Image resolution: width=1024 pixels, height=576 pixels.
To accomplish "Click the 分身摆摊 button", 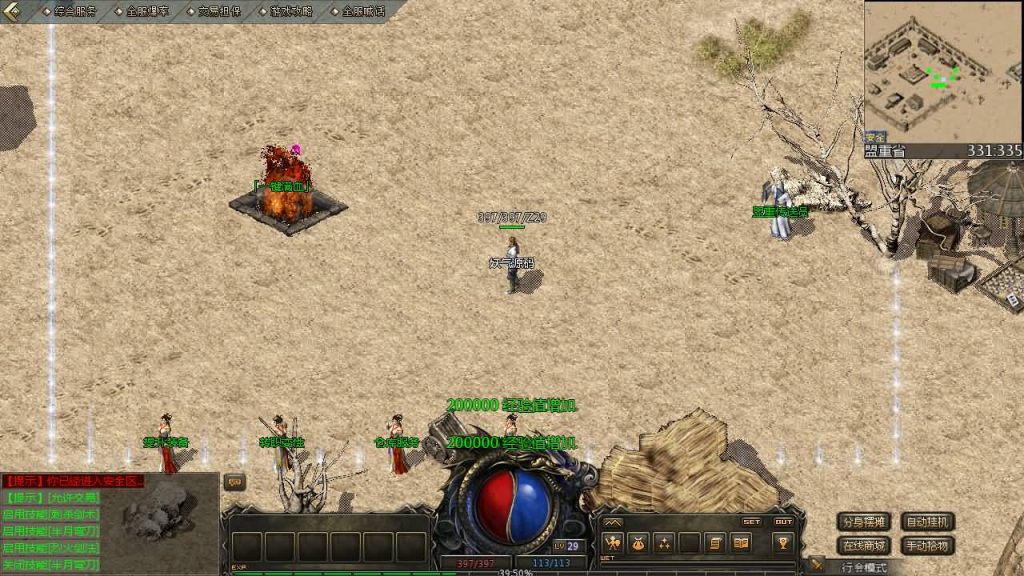I will (x=864, y=522).
